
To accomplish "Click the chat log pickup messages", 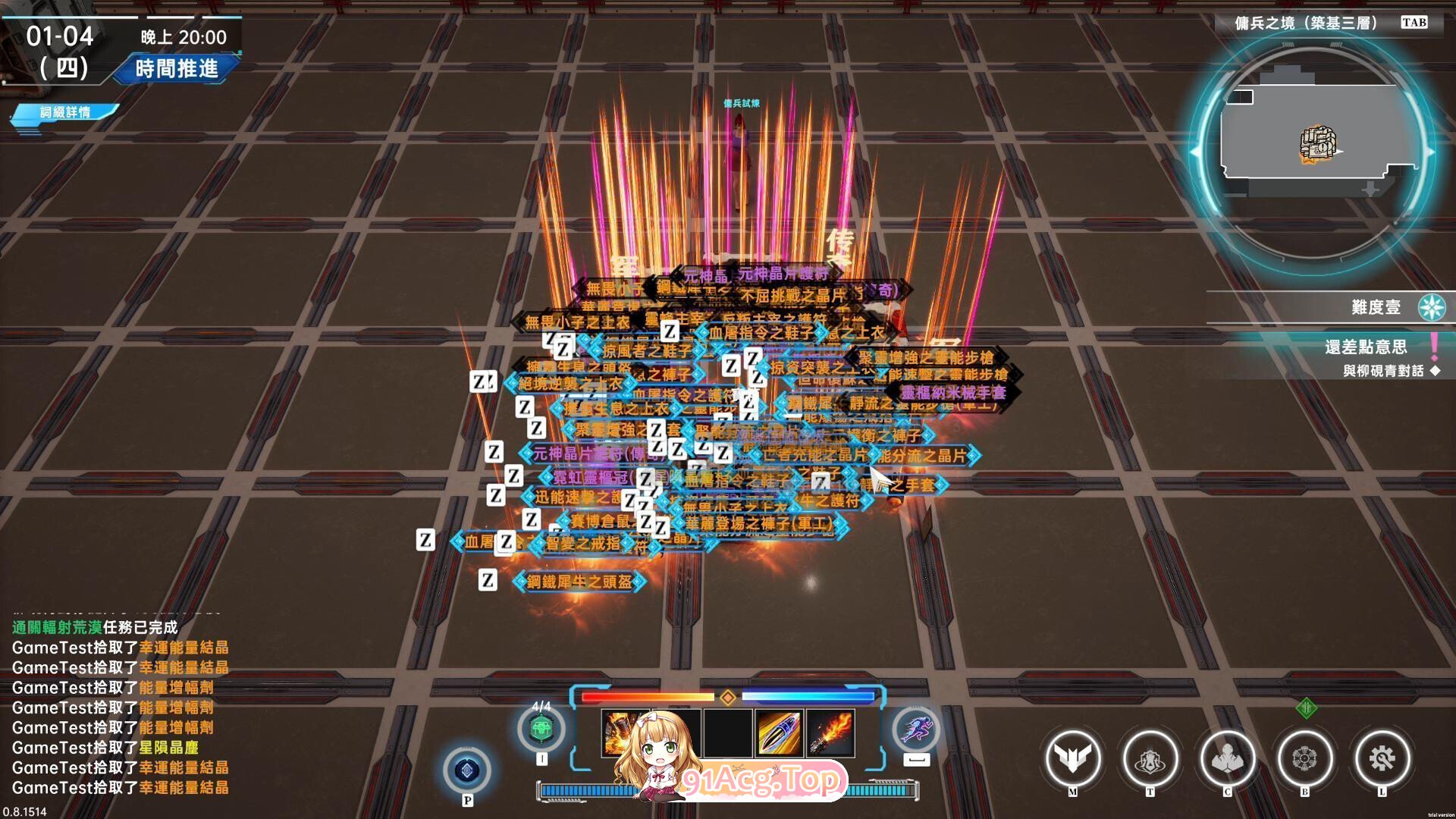I will [x=120, y=717].
